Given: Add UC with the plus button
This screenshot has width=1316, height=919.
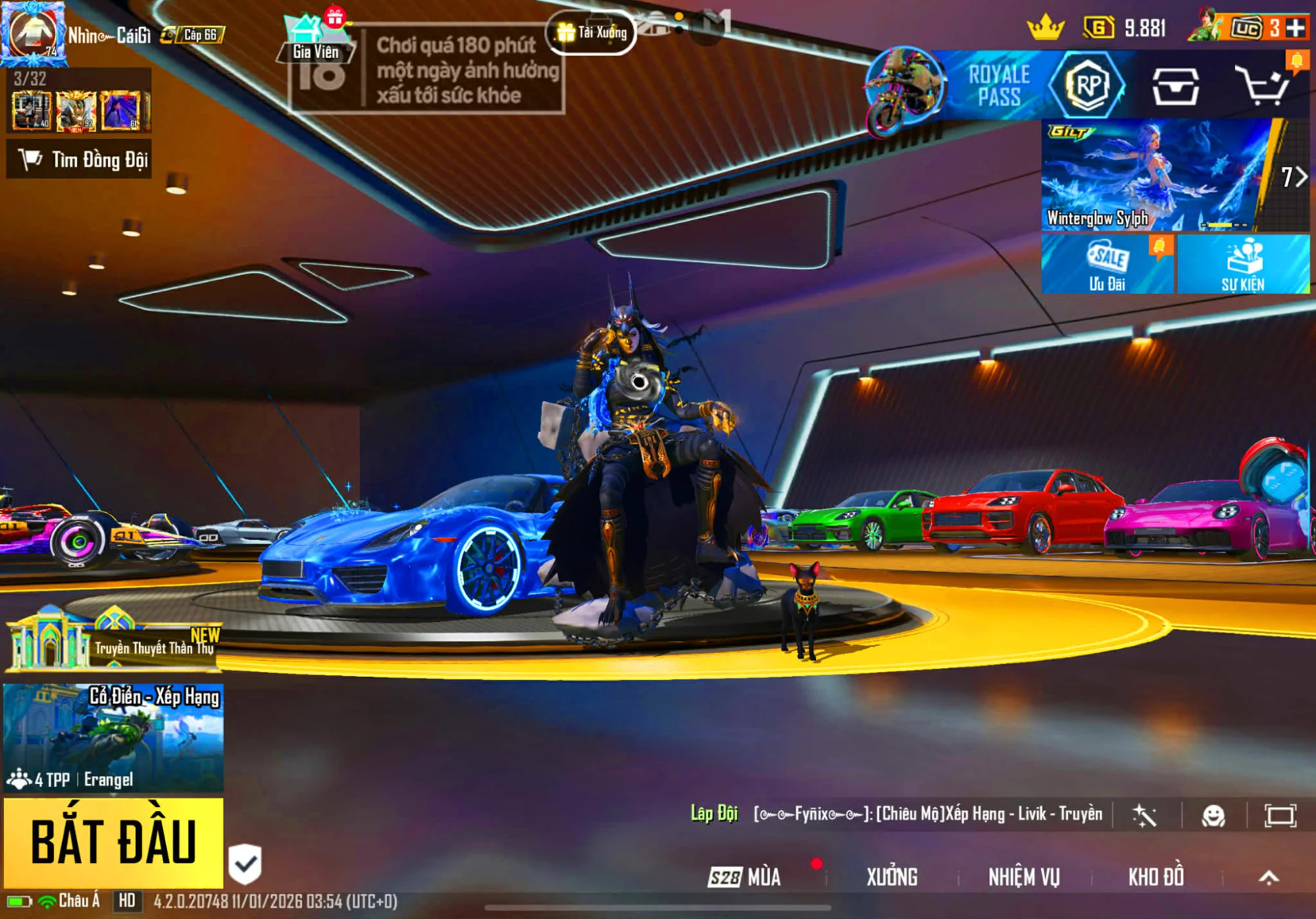Looking at the screenshot, I should coord(1296,28).
